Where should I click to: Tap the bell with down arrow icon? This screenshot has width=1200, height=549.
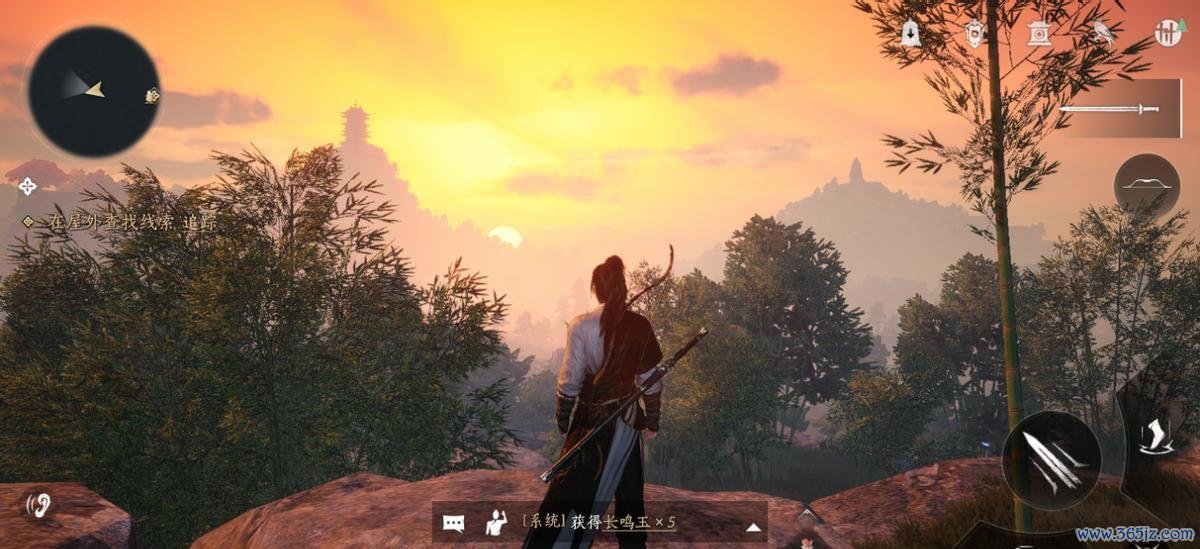tap(910, 33)
